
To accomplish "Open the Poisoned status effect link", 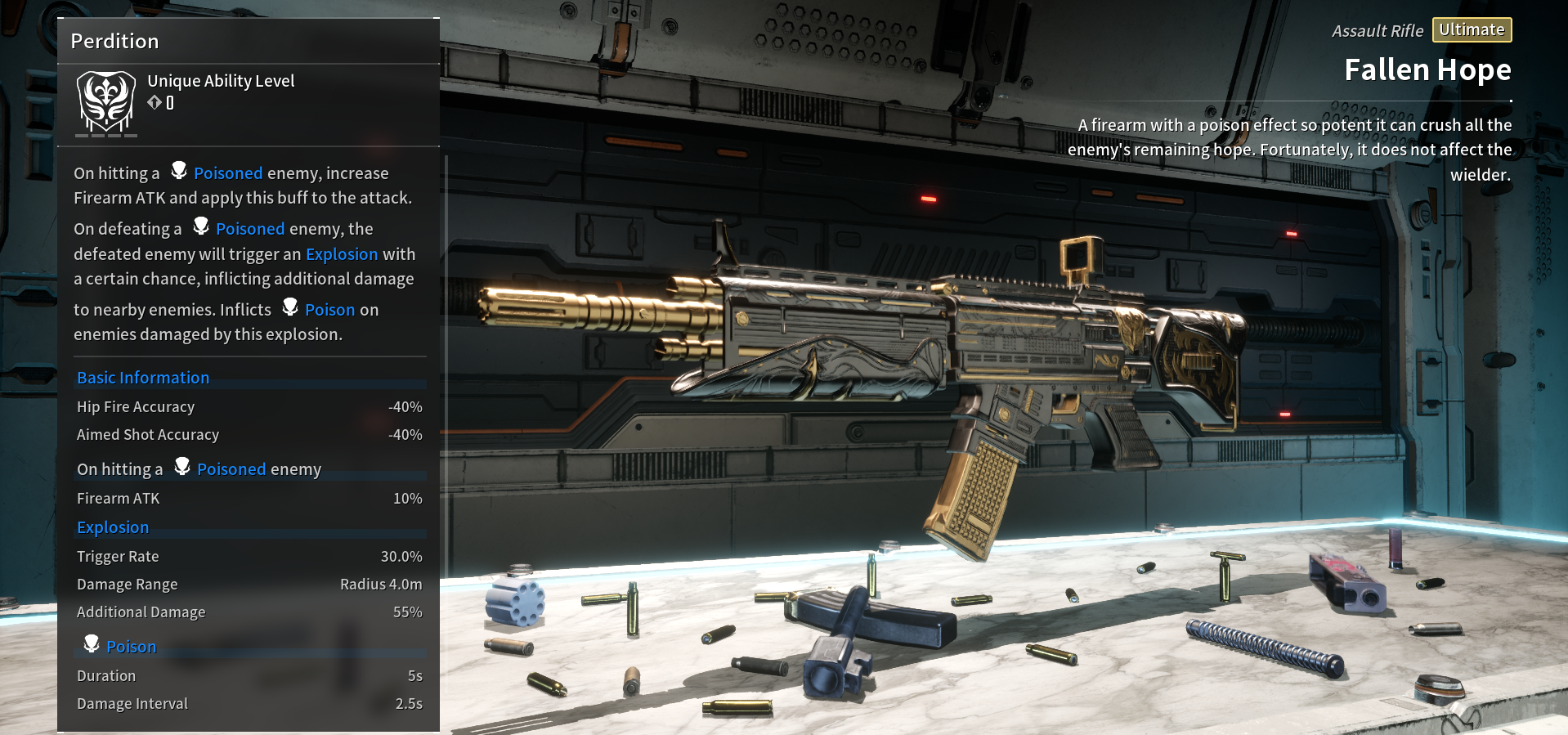I will (228, 173).
